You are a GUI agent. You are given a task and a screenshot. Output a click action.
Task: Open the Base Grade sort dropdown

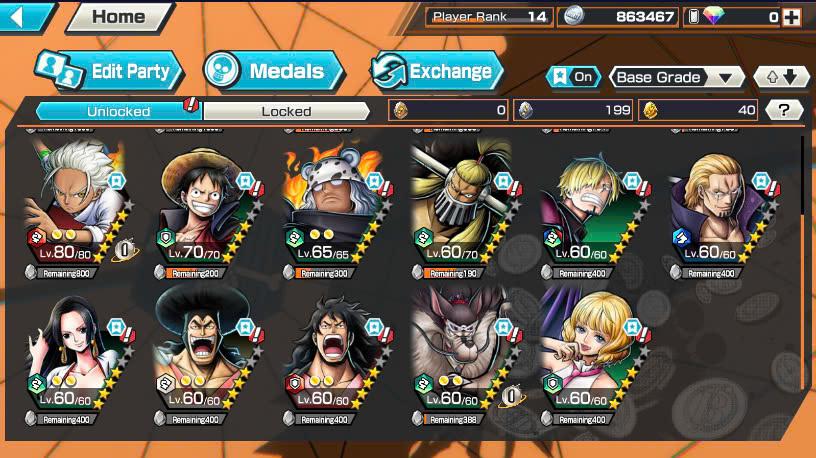675,77
